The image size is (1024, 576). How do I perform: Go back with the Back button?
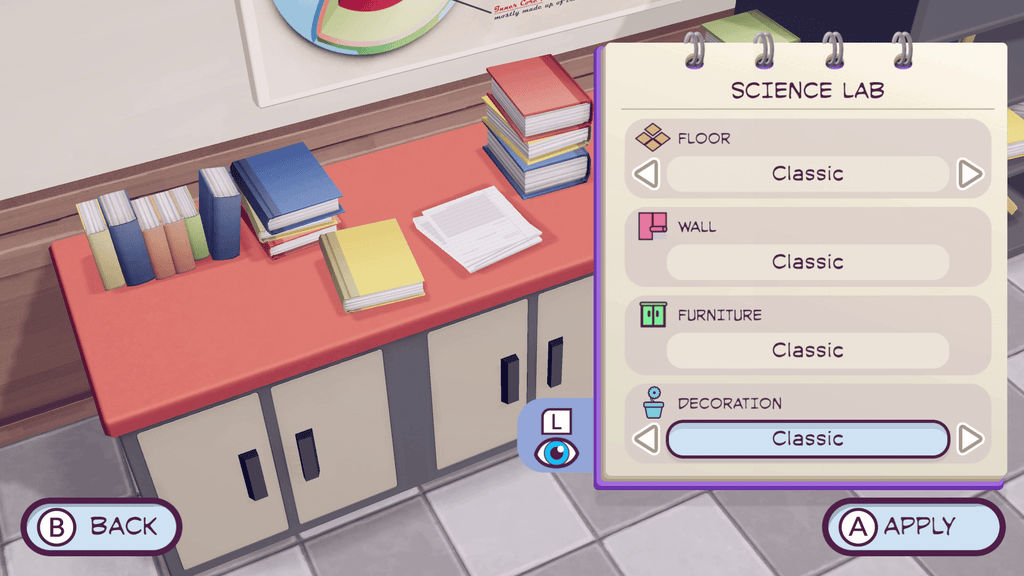tap(101, 526)
